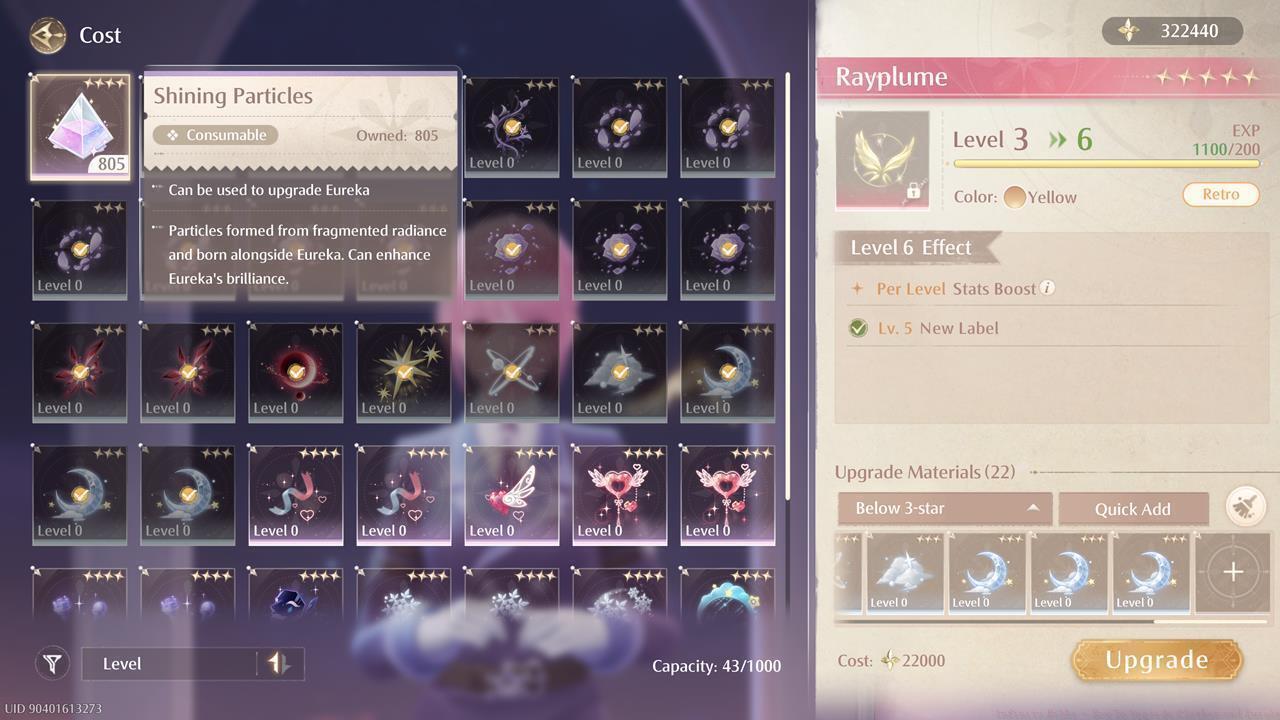Open the filter funnel icon bottom left
The width and height of the screenshot is (1280, 720).
tap(52, 663)
